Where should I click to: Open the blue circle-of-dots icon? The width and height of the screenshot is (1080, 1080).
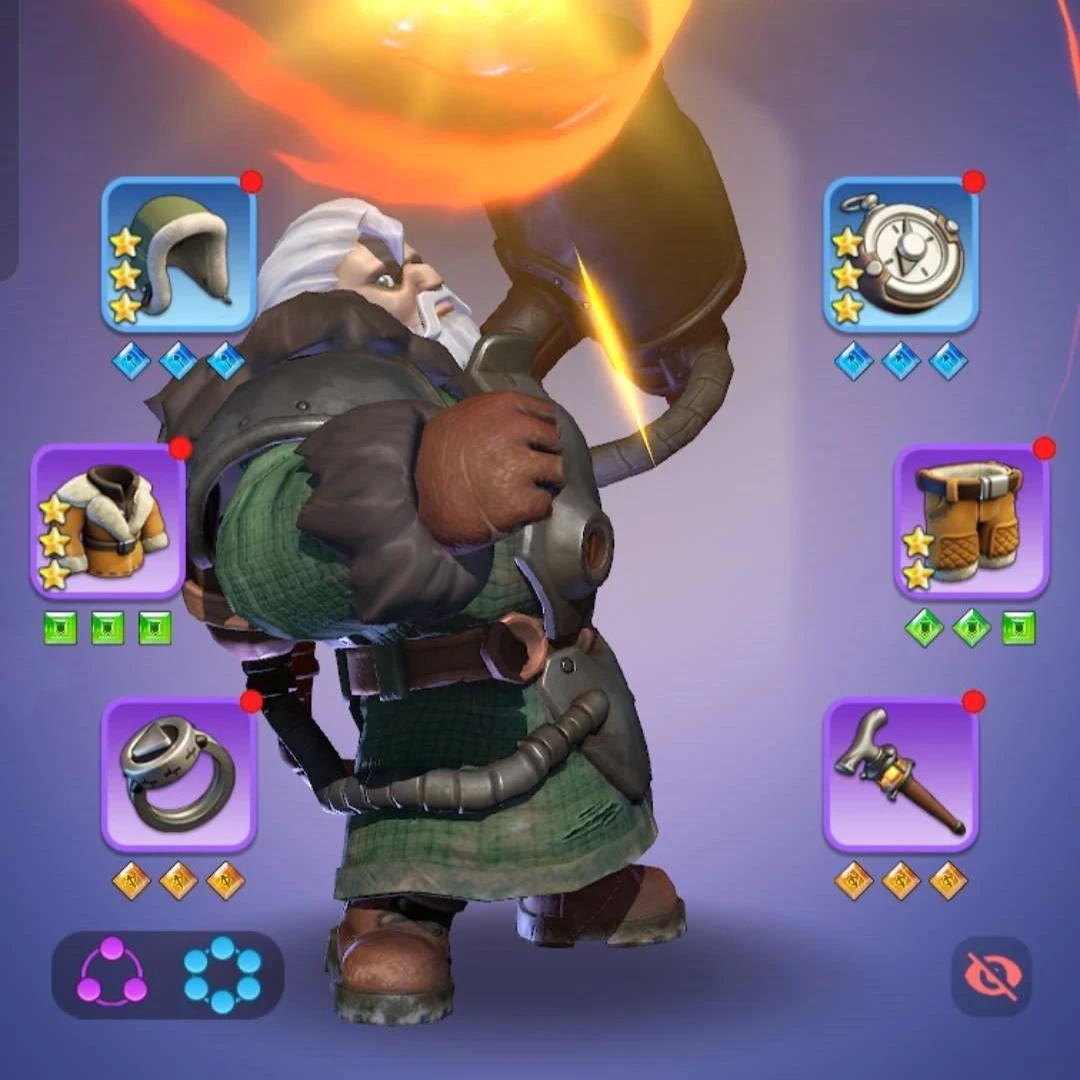(222, 974)
